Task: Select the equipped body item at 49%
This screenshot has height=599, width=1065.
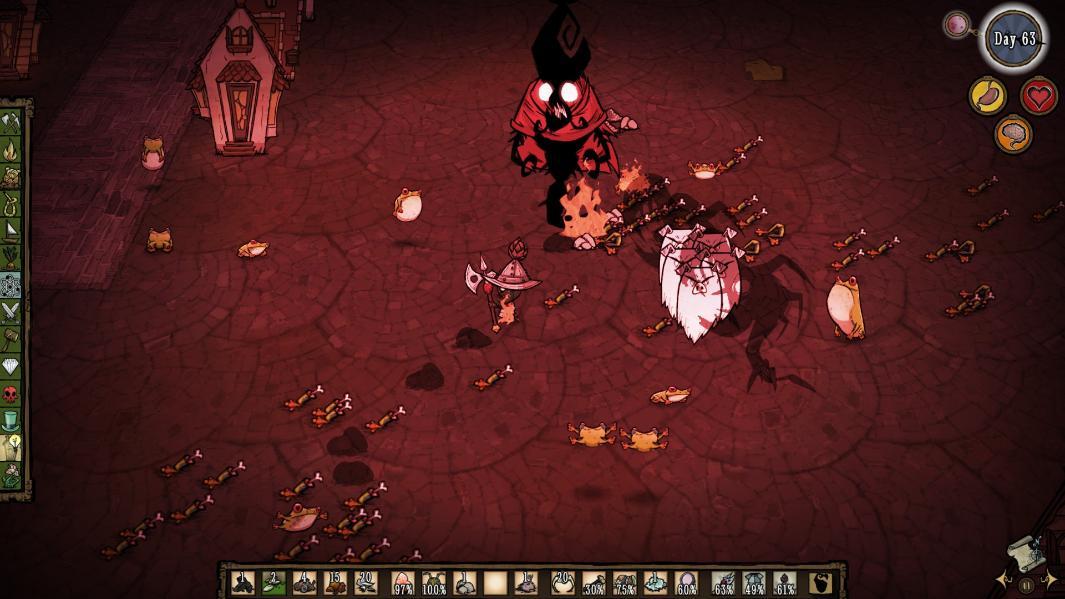Action: [x=754, y=582]
